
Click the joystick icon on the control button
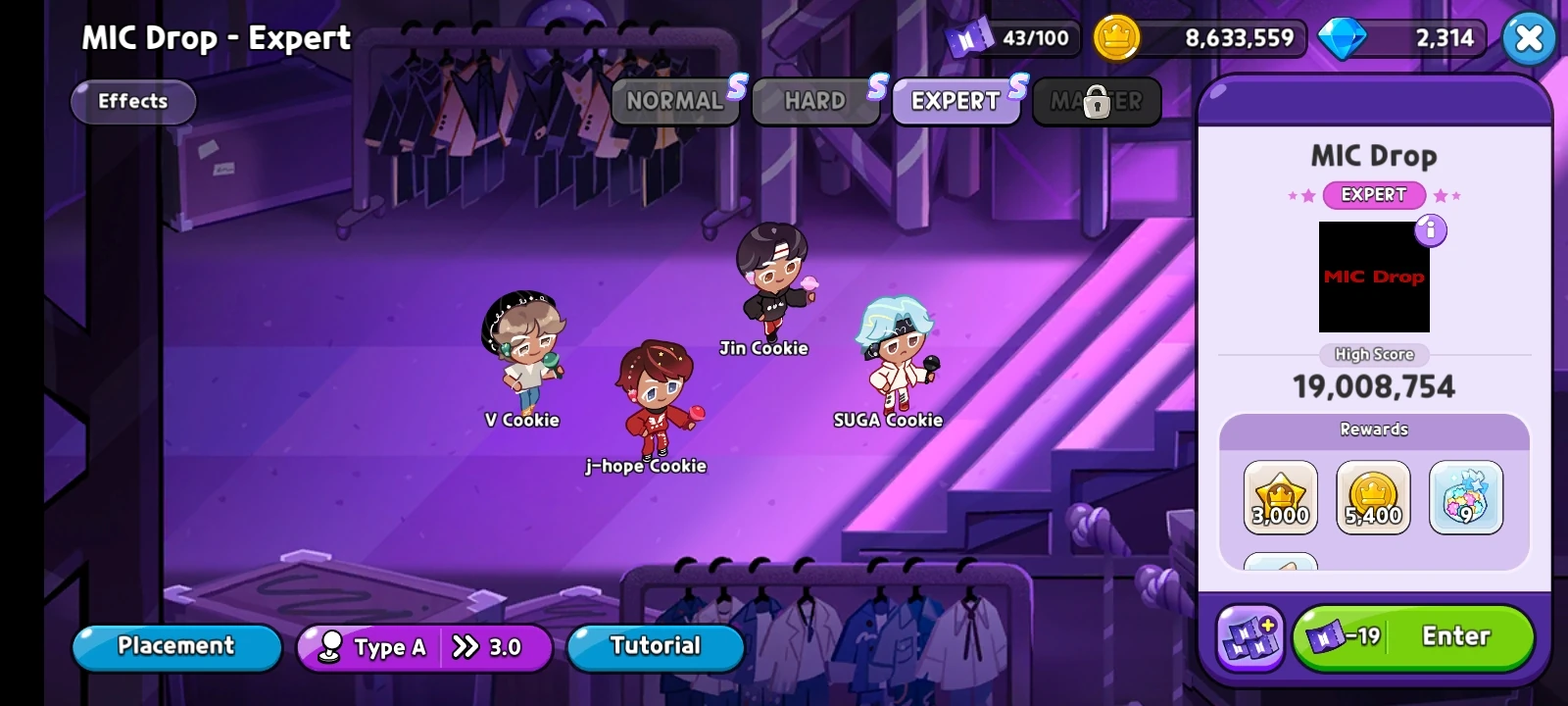[329, 646]
